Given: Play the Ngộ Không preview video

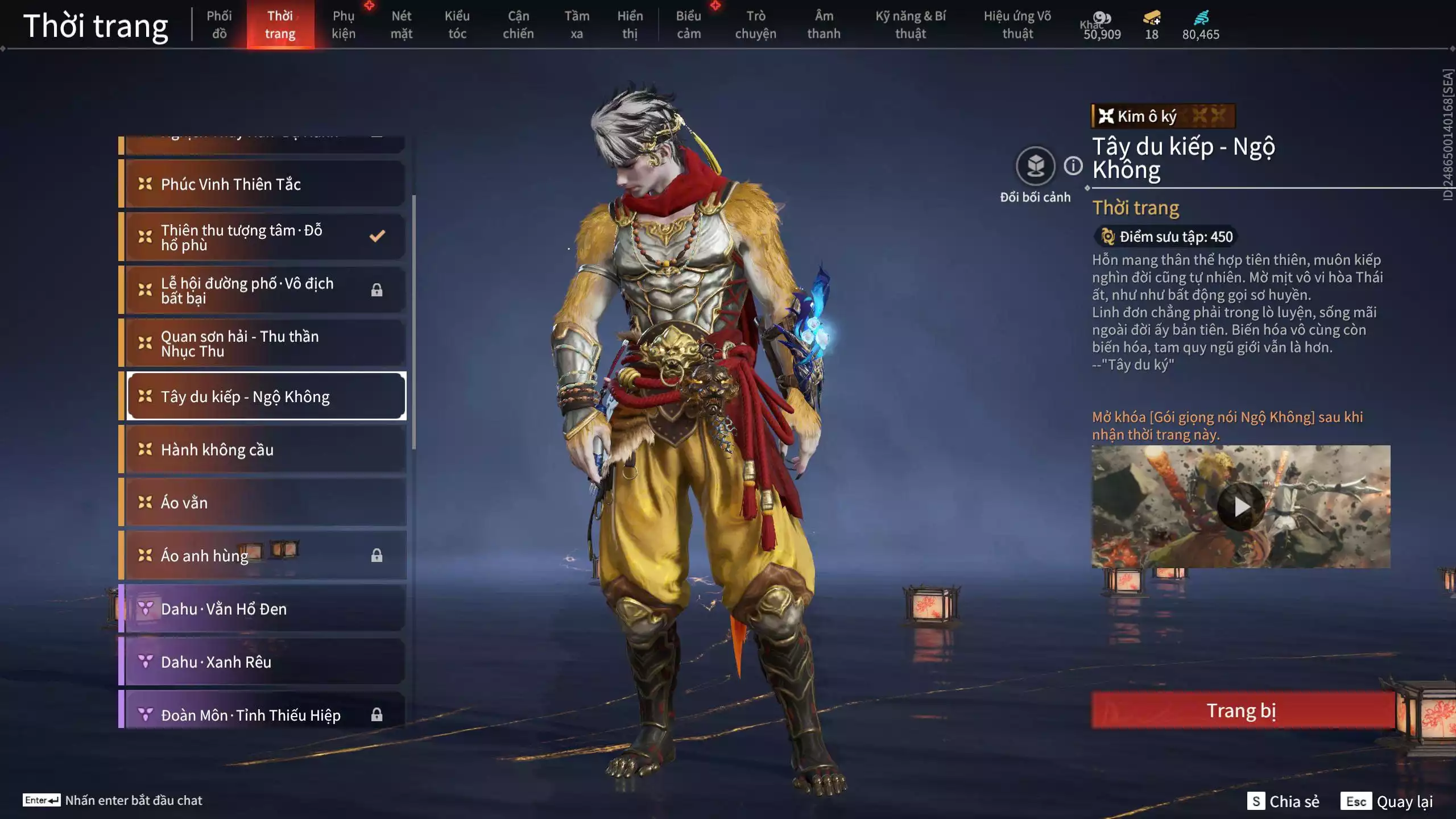Looking at the screenshot, I should point(1241,506).
